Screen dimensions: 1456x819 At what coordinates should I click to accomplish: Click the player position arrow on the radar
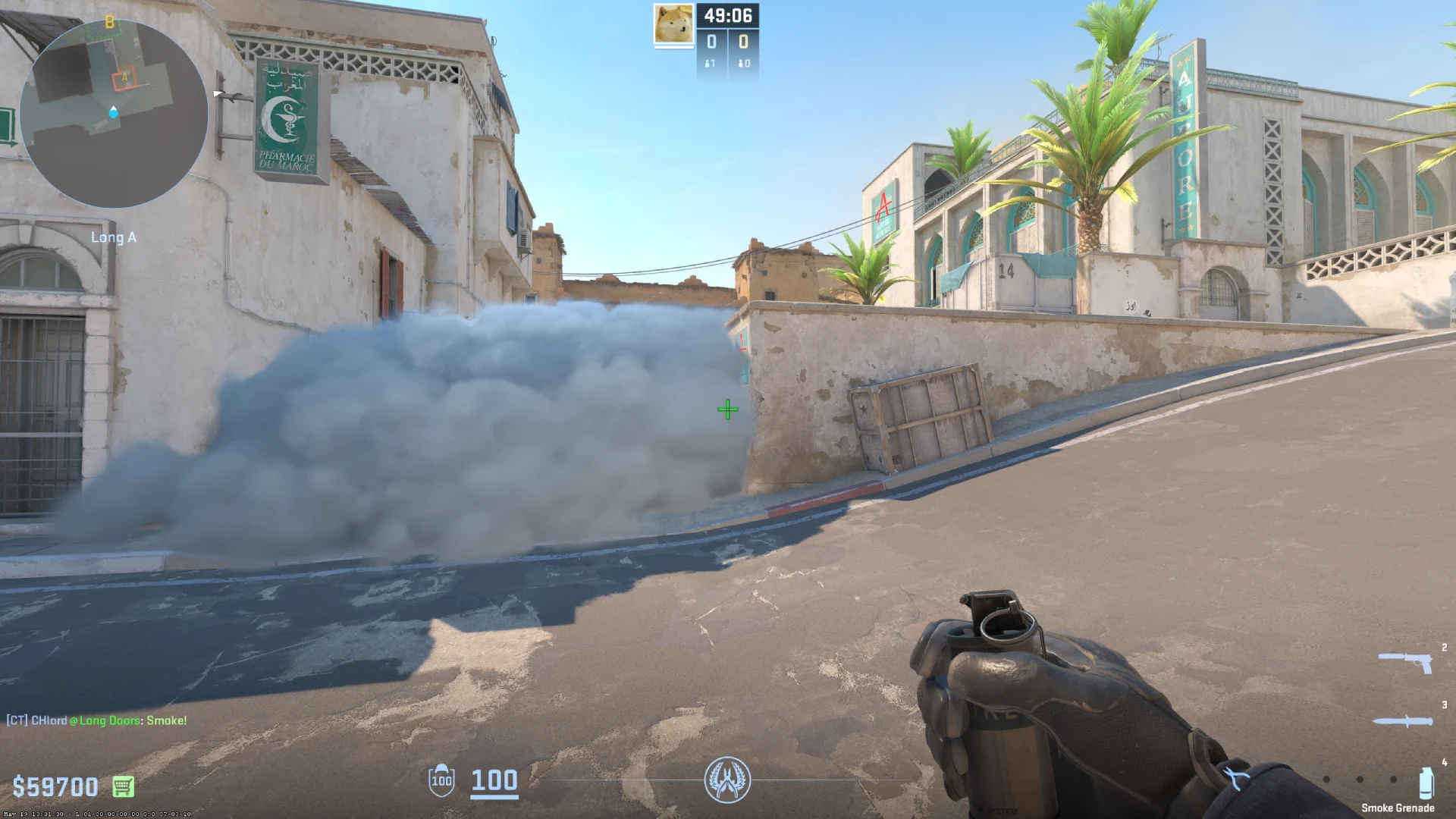coord(114,111)
